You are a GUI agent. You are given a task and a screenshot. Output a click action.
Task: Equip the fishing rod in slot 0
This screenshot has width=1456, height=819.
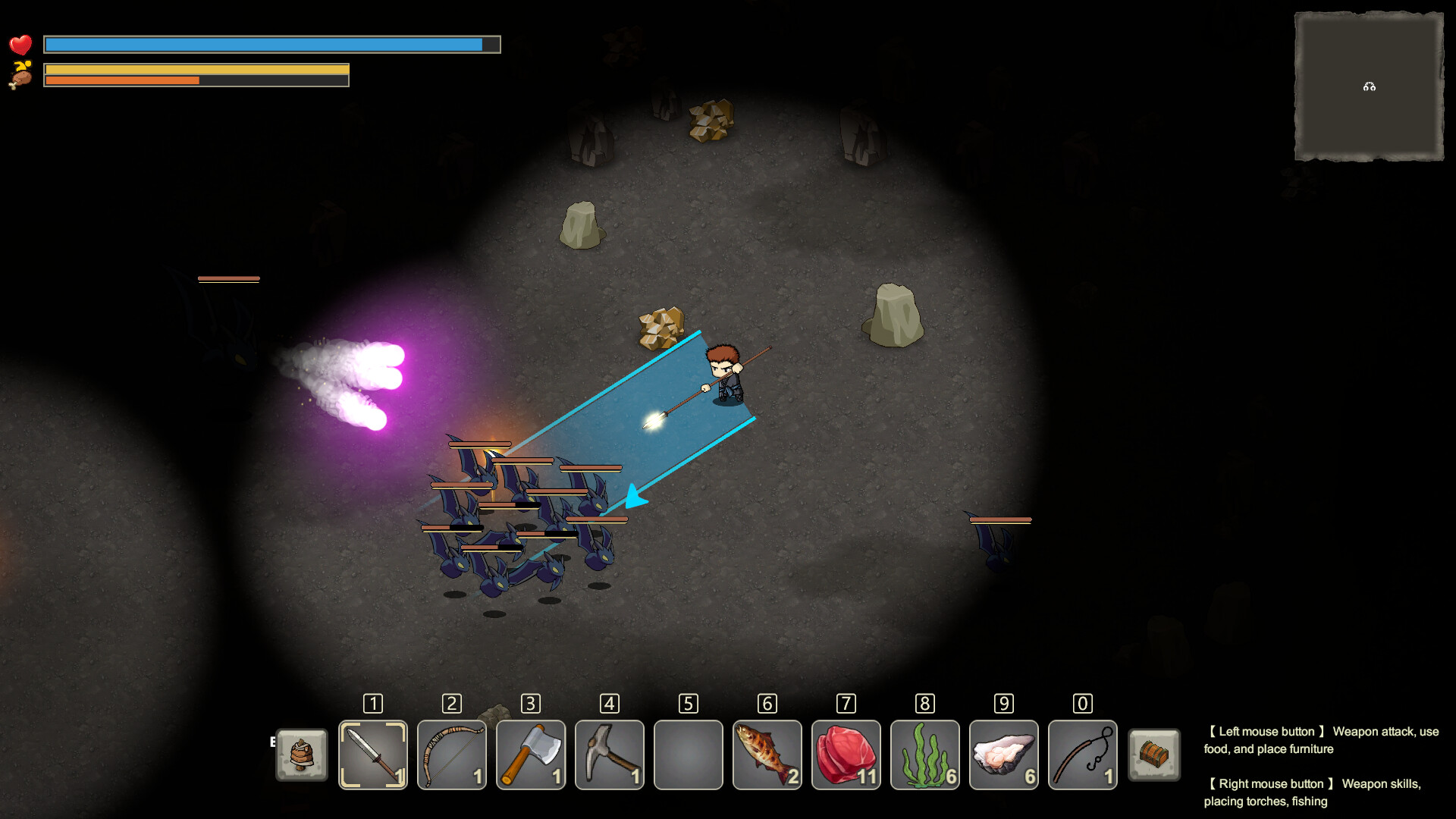click(x=1082, y=755)
